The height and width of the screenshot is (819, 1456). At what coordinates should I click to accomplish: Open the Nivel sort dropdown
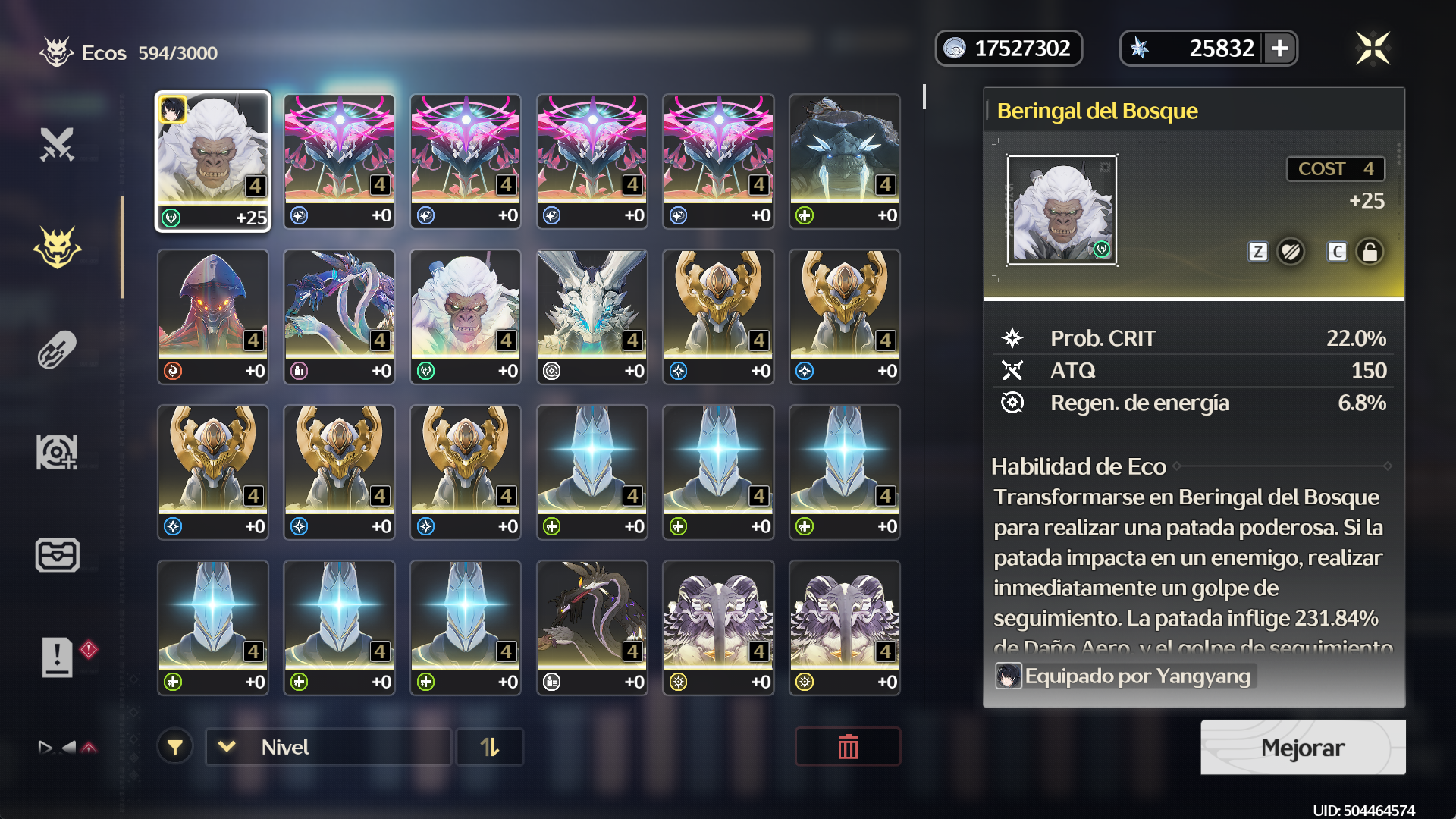pyautogui.click(x=328, y=748)
